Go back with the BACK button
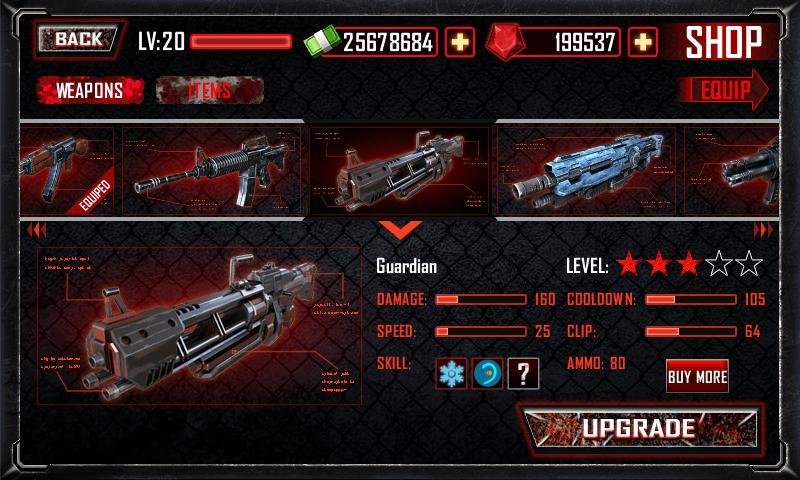 click(x=78, y=40)
